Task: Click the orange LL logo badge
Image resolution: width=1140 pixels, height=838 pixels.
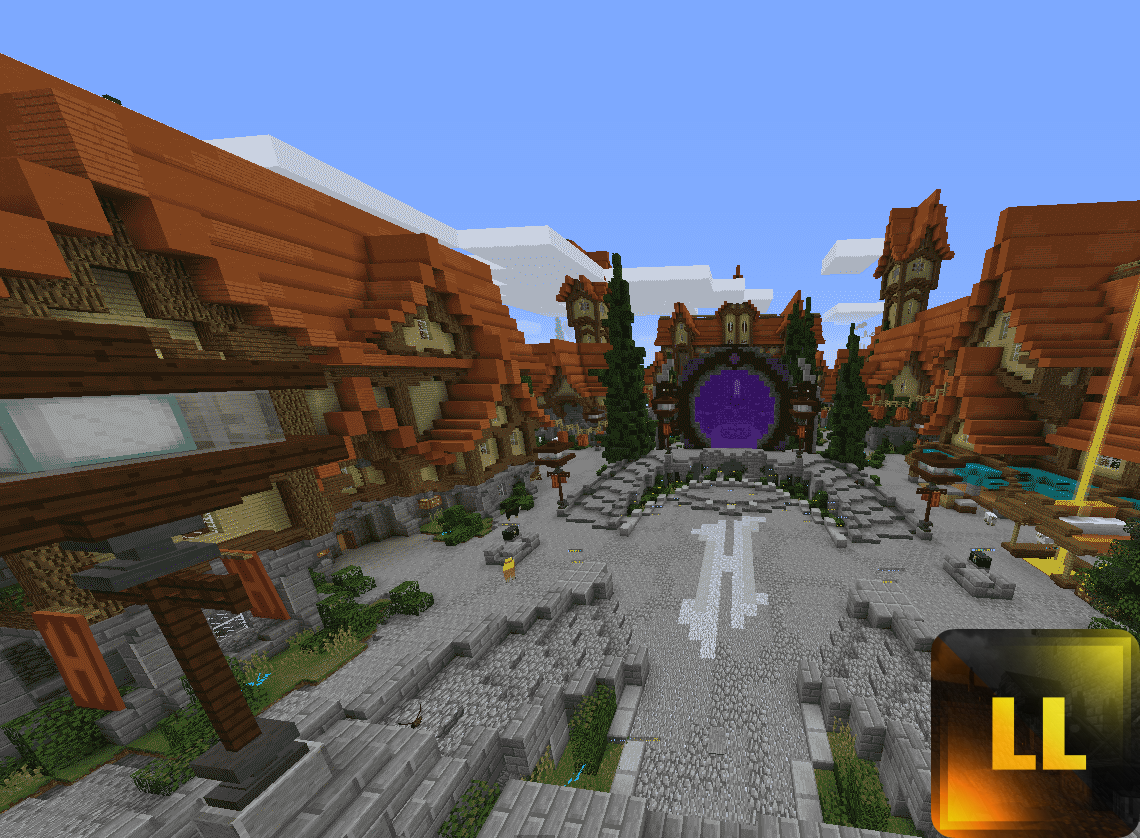Action: 1036,733
